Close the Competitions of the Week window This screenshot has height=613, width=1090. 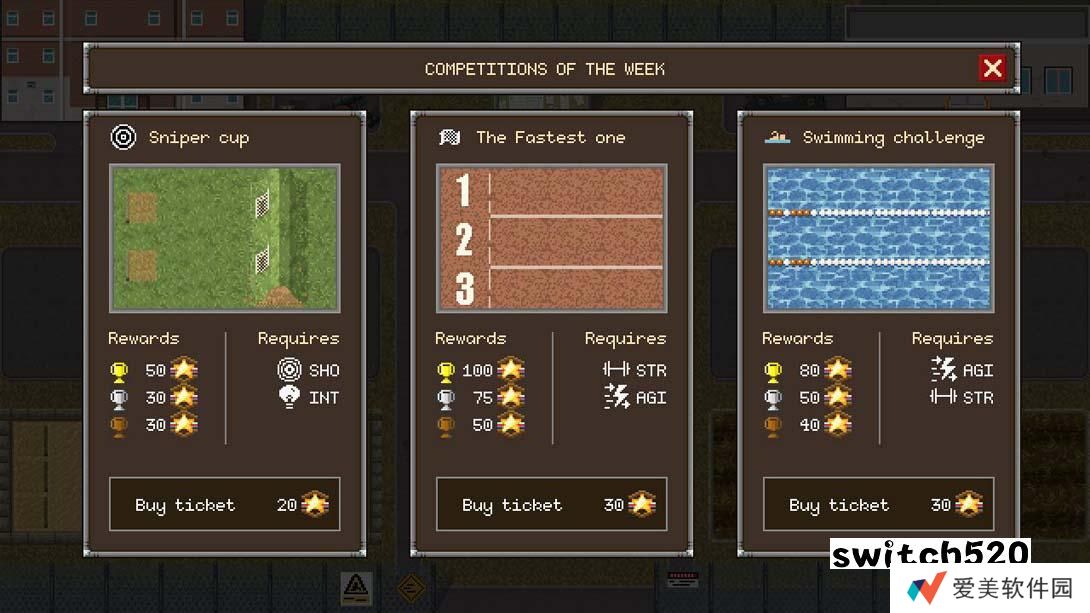pos(992,68)
